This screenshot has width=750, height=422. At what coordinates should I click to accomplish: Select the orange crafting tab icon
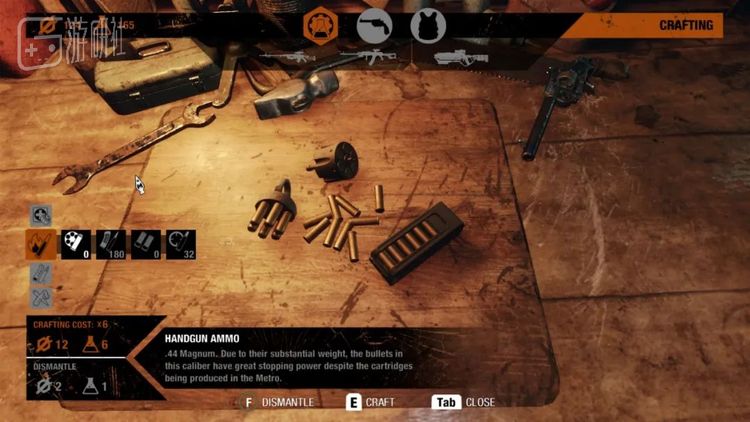321,25
